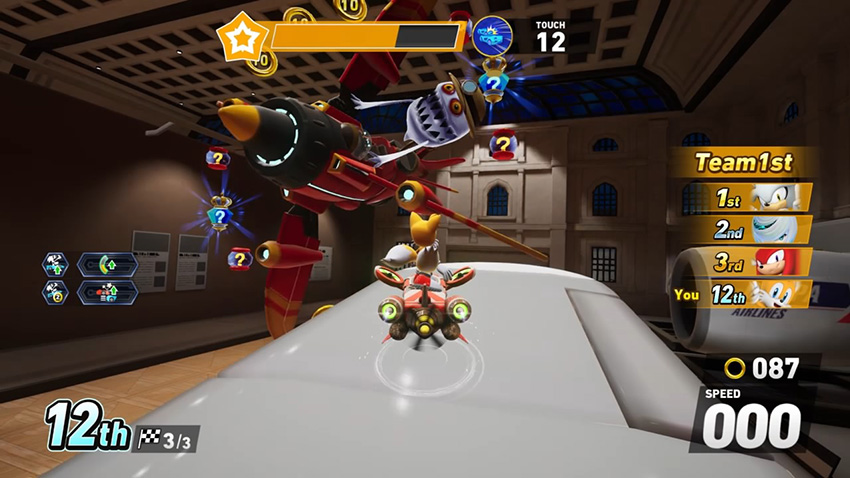
Task: Activate the Team Ultimate star icon
Action: [x=242, y=38]
